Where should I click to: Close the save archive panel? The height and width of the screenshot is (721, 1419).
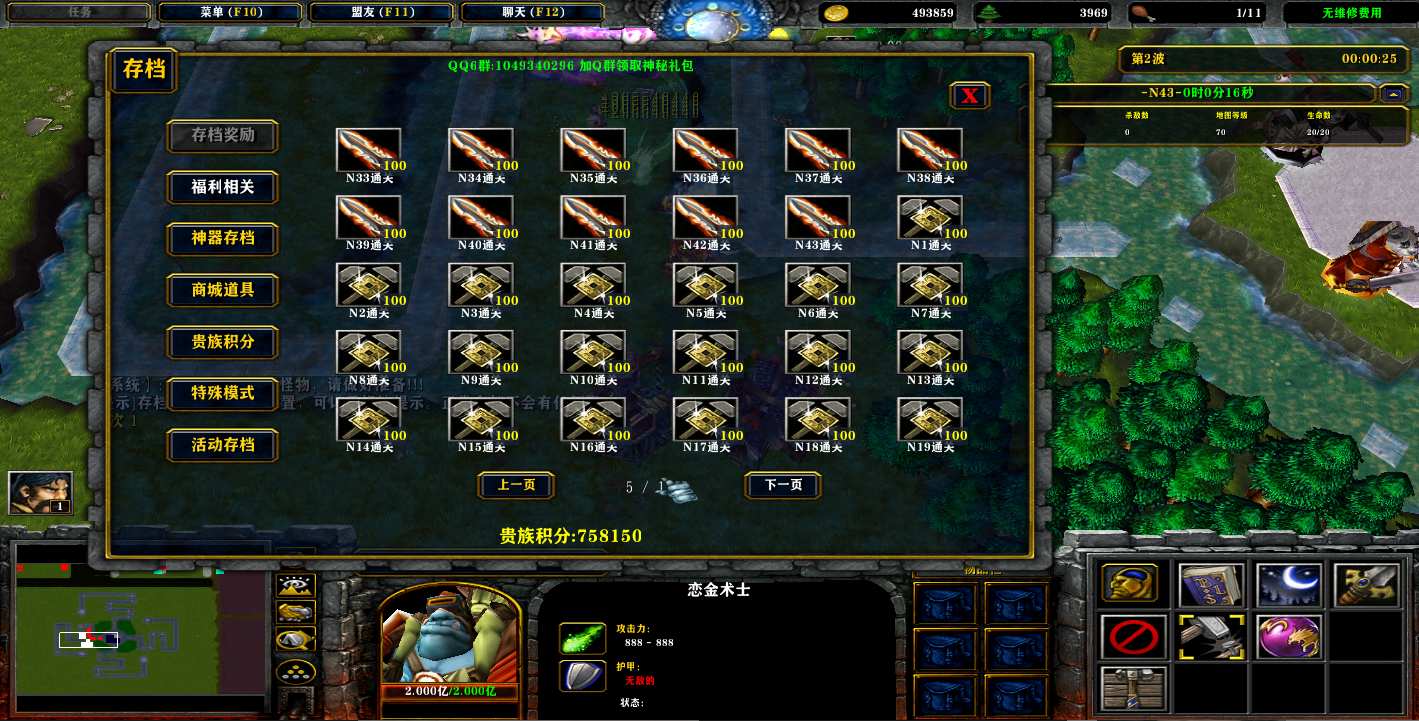969,96
